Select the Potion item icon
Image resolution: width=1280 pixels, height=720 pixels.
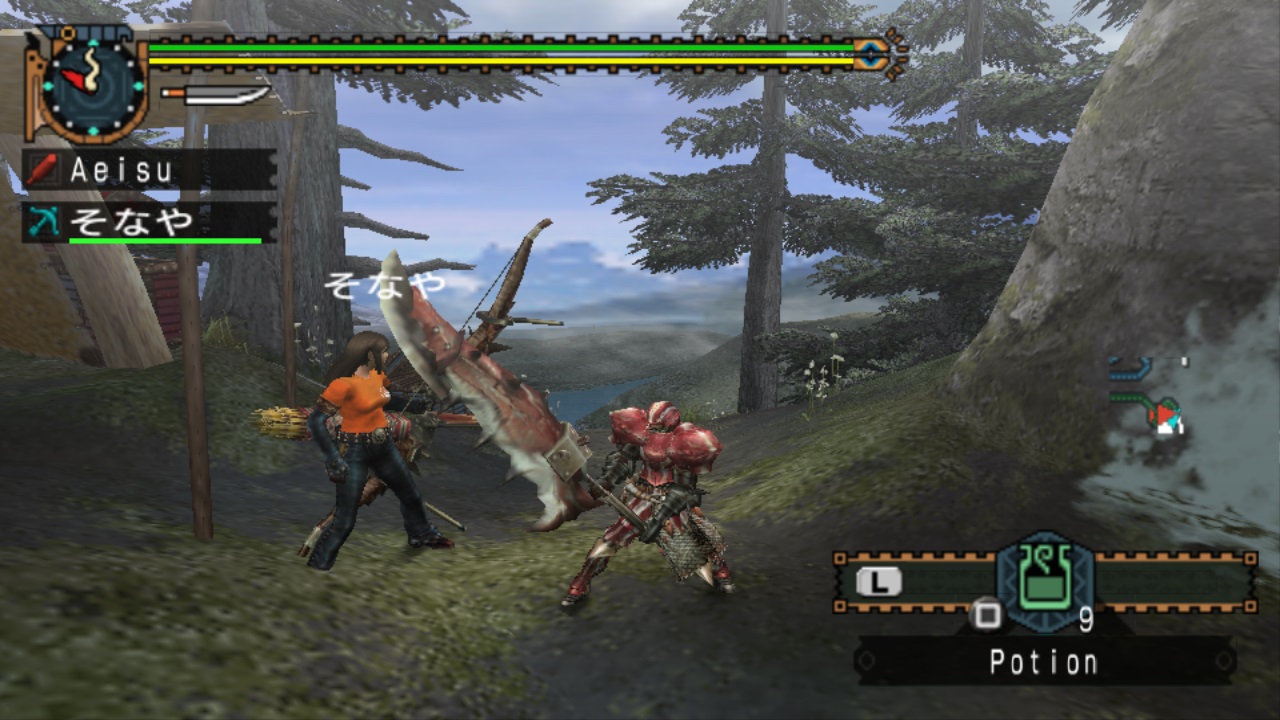1045,582
